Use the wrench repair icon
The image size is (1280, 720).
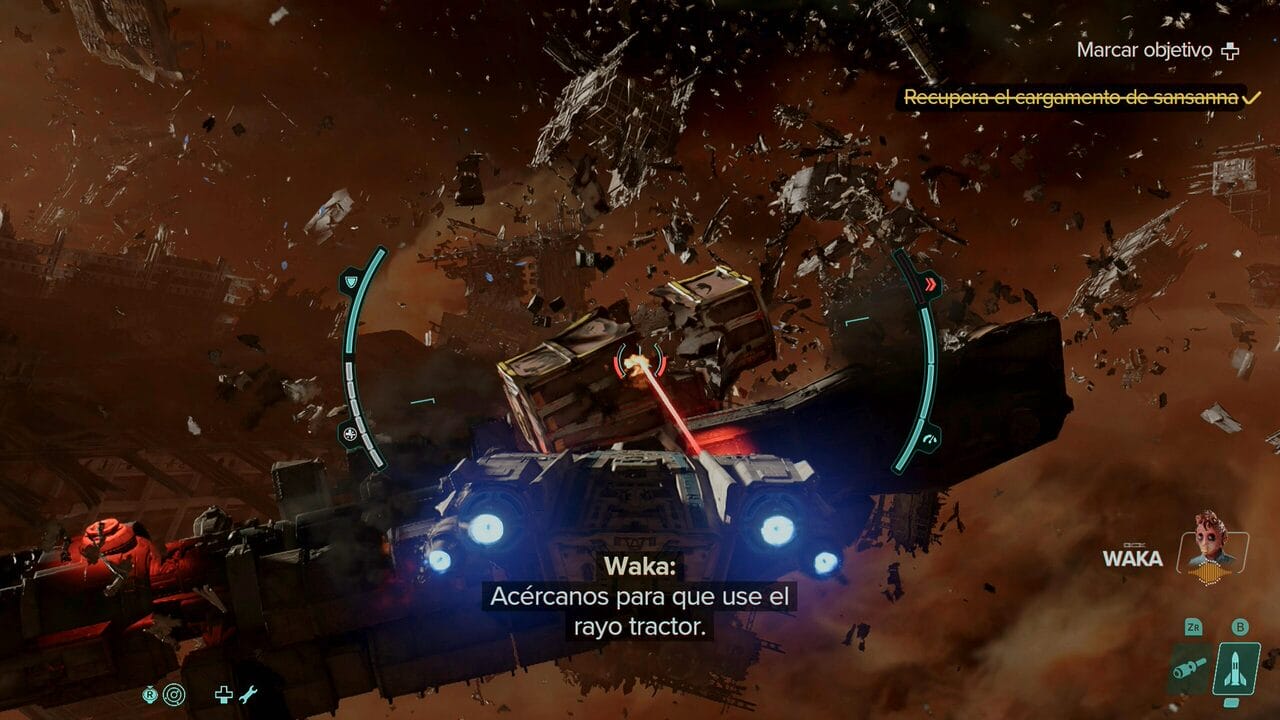248,693
